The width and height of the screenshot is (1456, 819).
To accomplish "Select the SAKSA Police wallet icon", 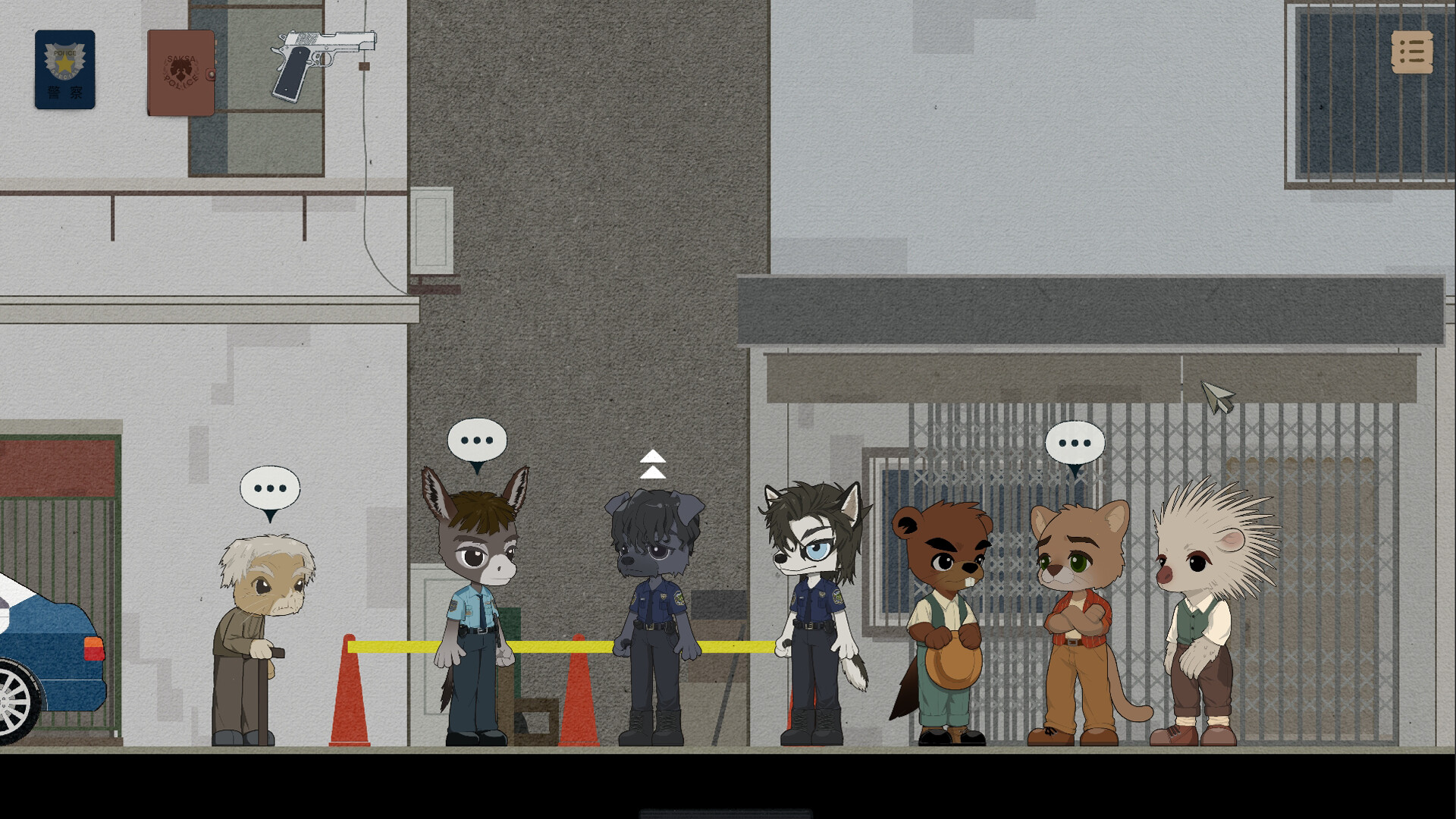I will pyautogui.click(x=182, y=71).
